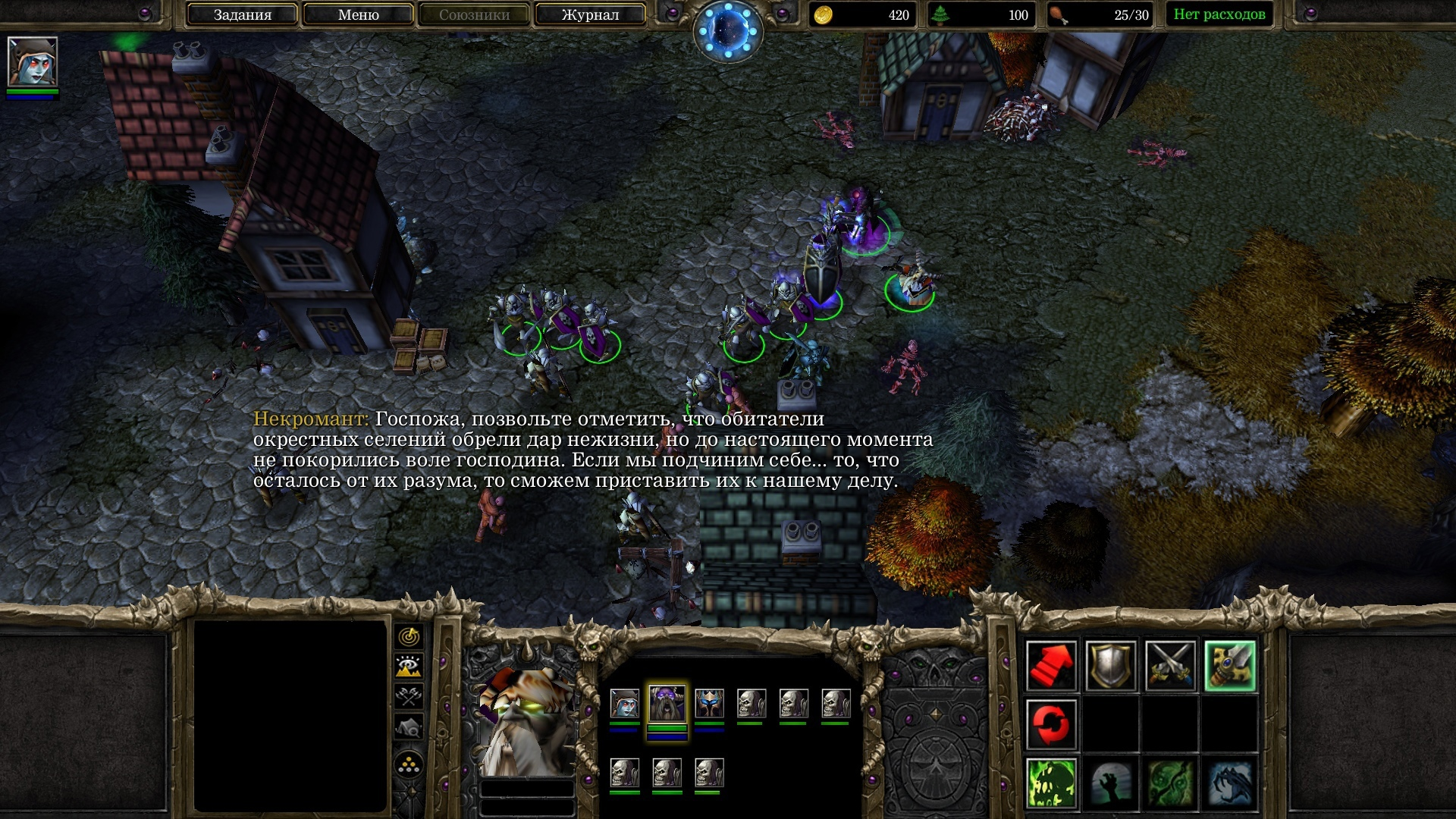Screen dimensions: 1456x819
Task: Cast the green skull Raise Dead ability
Action: tap(1051, 783)
